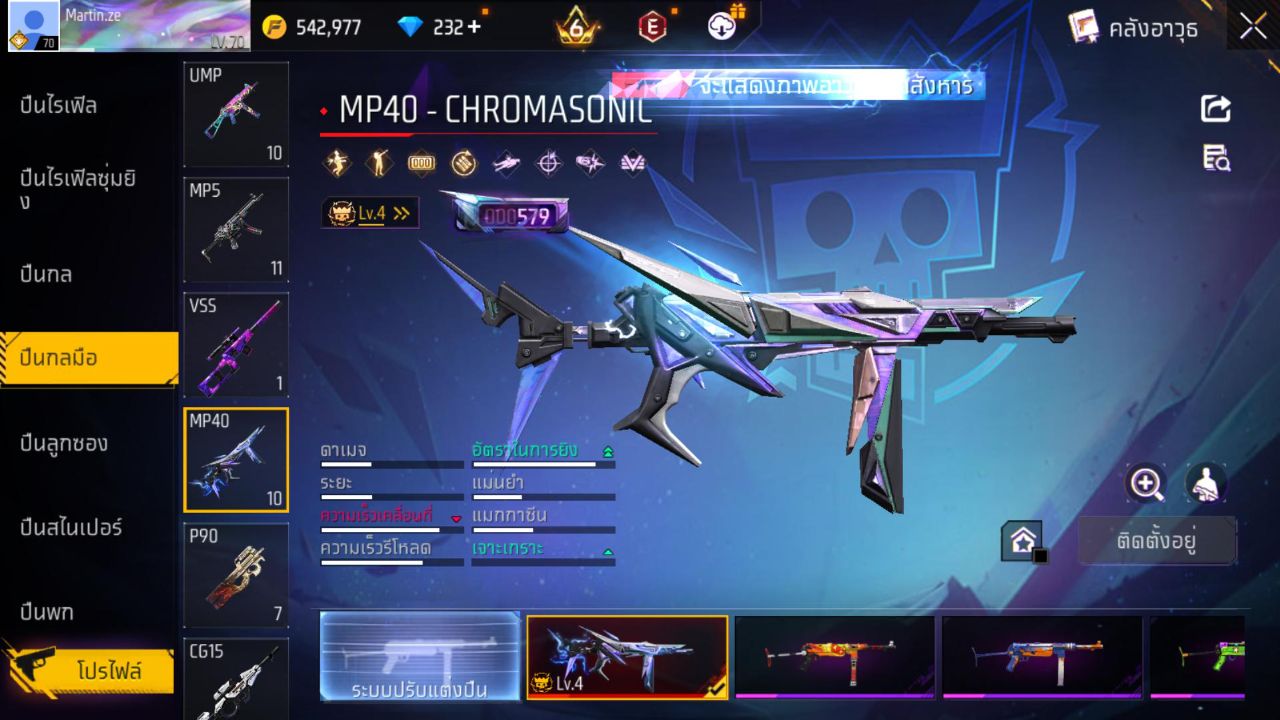Click the home icon near the weapon stats
The image size is (1280, 720).
pos(1021,540)
